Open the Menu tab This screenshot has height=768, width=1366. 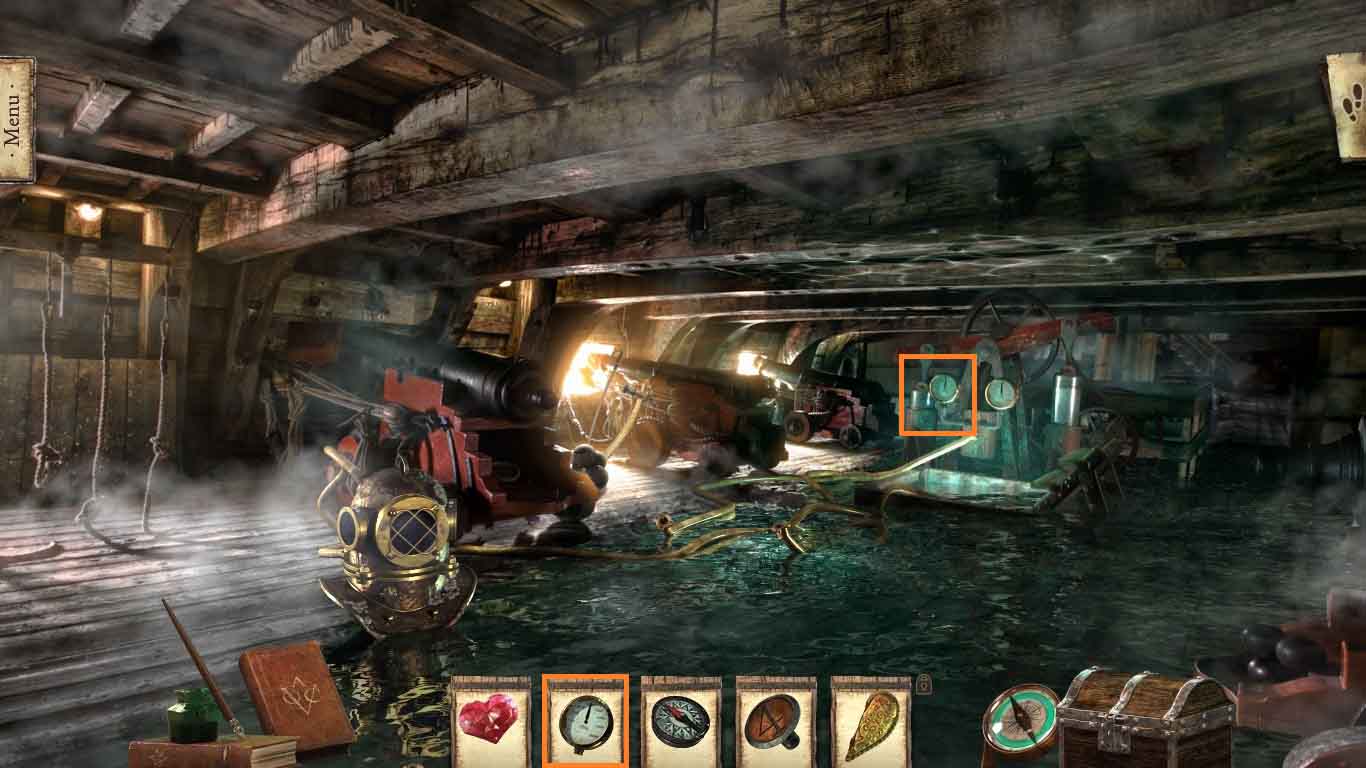[x=14, y=120]
